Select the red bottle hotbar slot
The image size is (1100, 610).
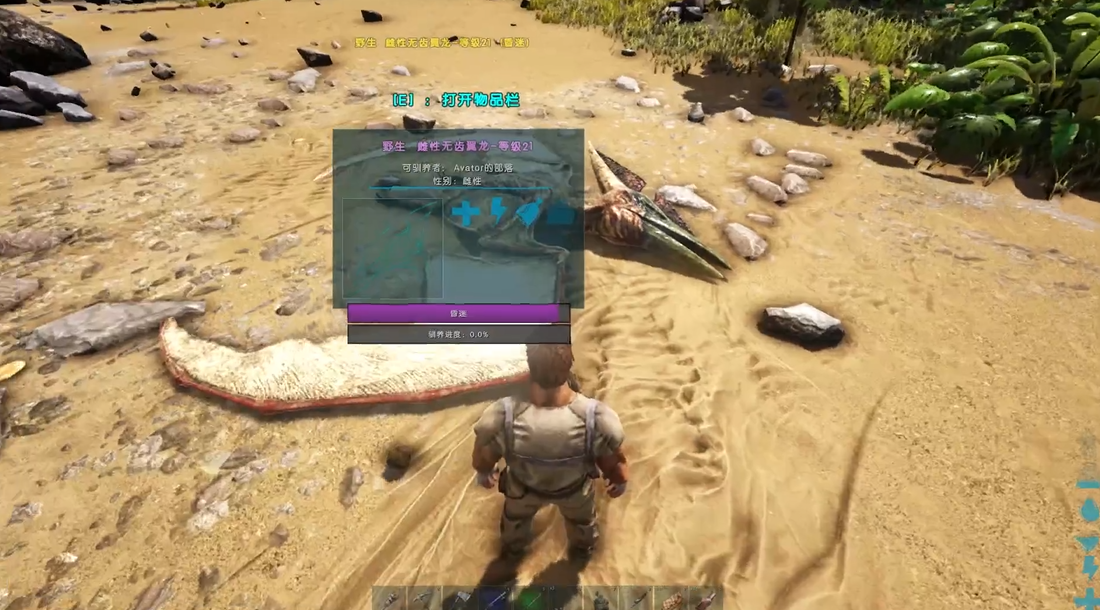coord(706,600)
